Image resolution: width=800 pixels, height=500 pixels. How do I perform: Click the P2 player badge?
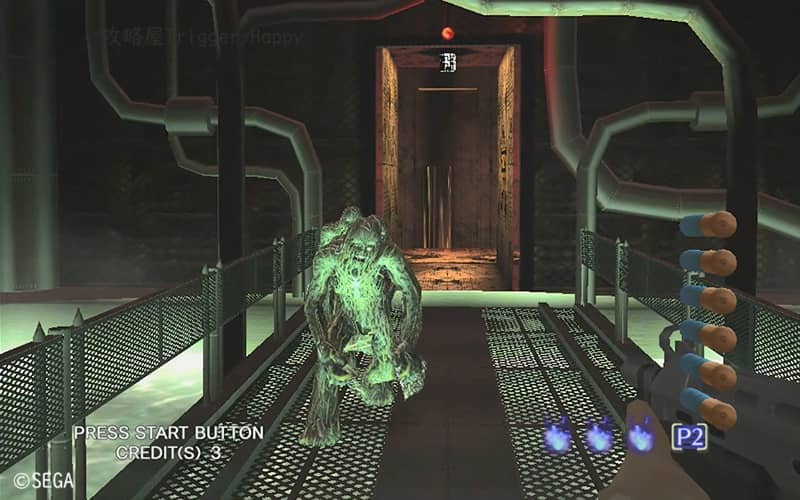pos(688,437)
